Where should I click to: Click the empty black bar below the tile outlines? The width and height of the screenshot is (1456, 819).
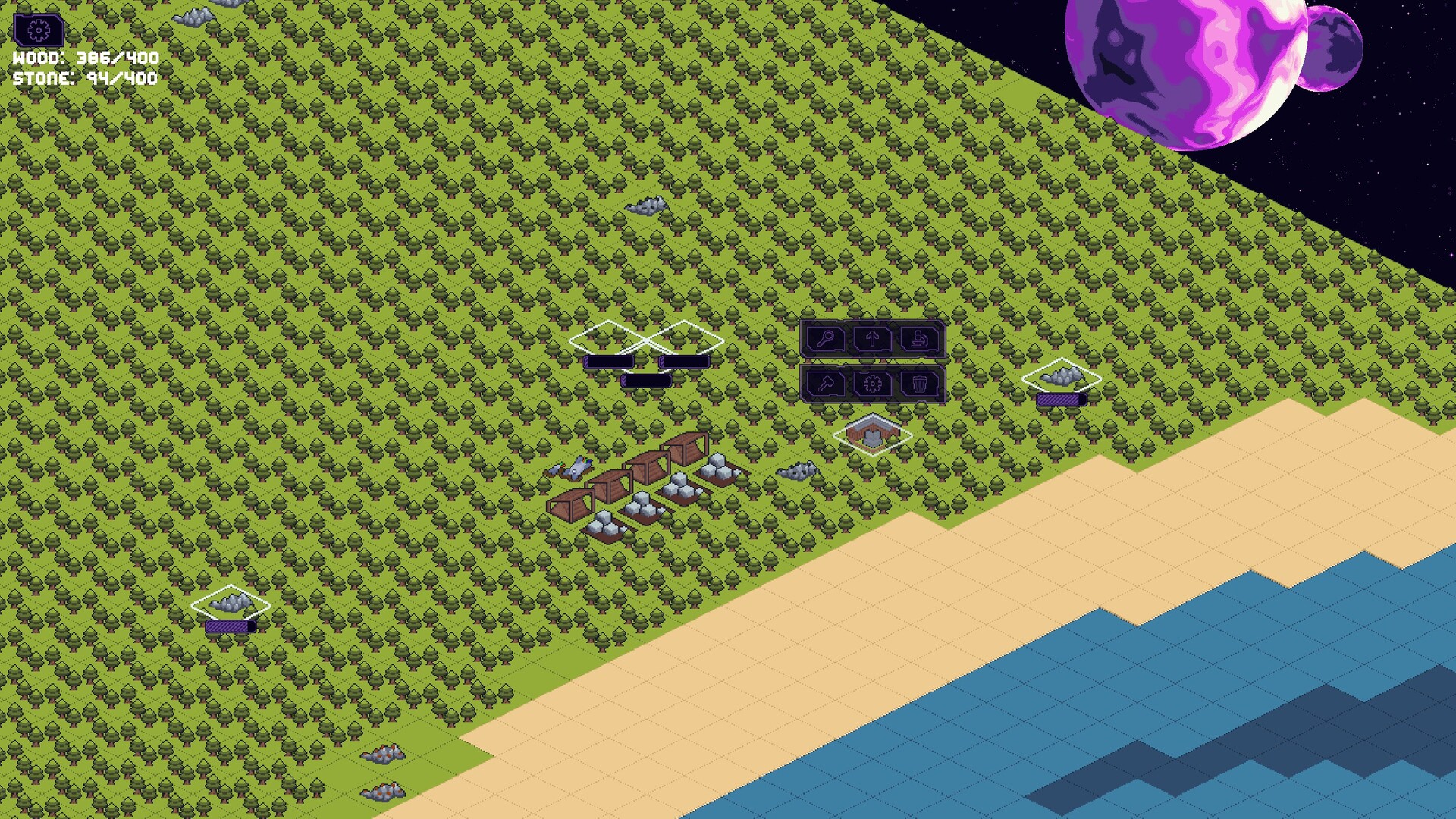646,381
